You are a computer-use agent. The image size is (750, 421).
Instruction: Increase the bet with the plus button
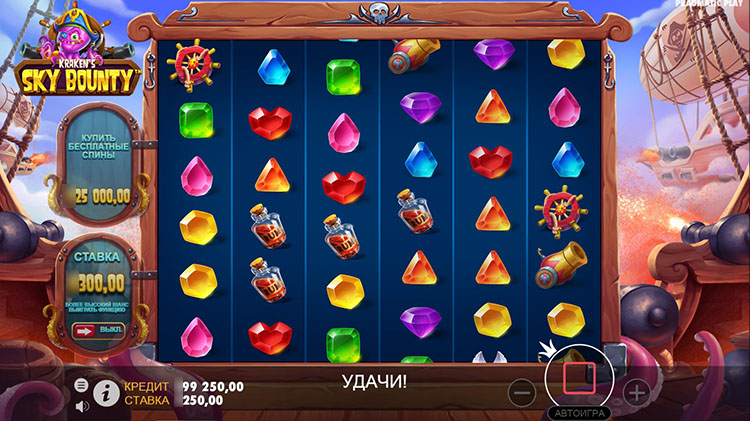pyautogui.click(x=636, y=391)
